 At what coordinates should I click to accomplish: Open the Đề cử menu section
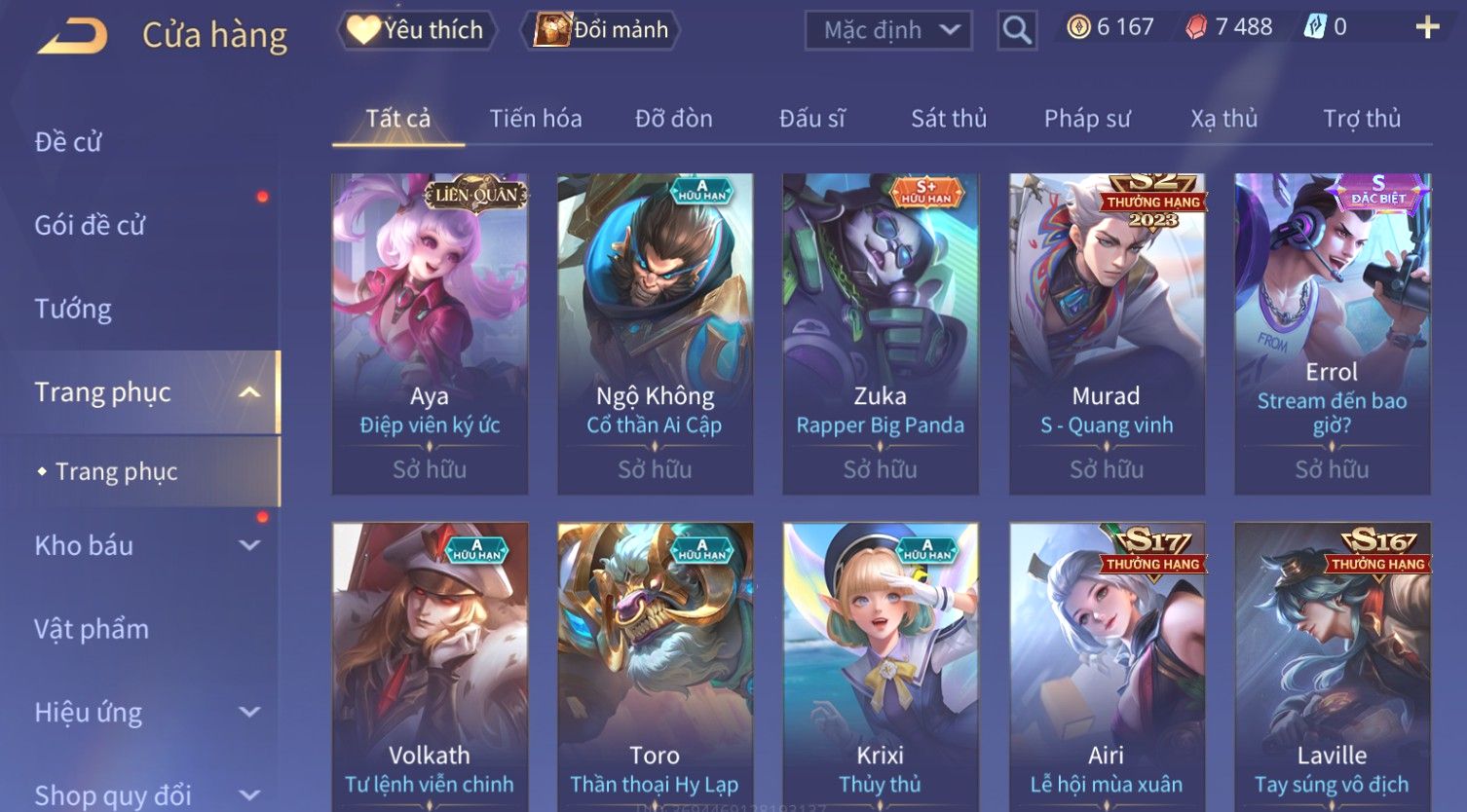coord(68,142)
